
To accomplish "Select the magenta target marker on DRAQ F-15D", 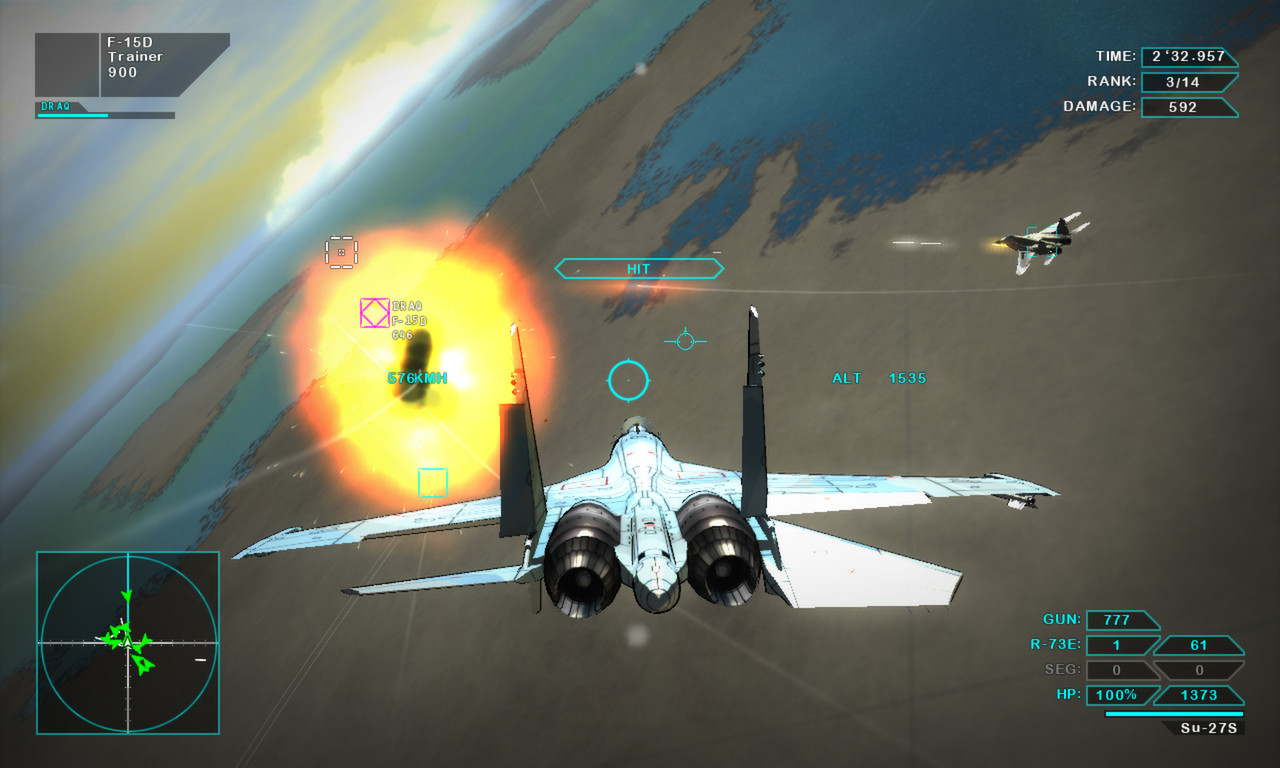I will tap(374, 313).
